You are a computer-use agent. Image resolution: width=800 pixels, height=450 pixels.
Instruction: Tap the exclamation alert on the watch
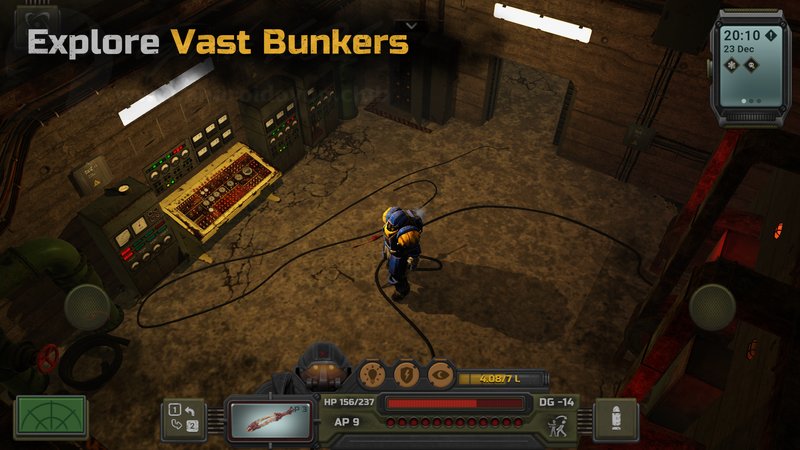(771, 36)
